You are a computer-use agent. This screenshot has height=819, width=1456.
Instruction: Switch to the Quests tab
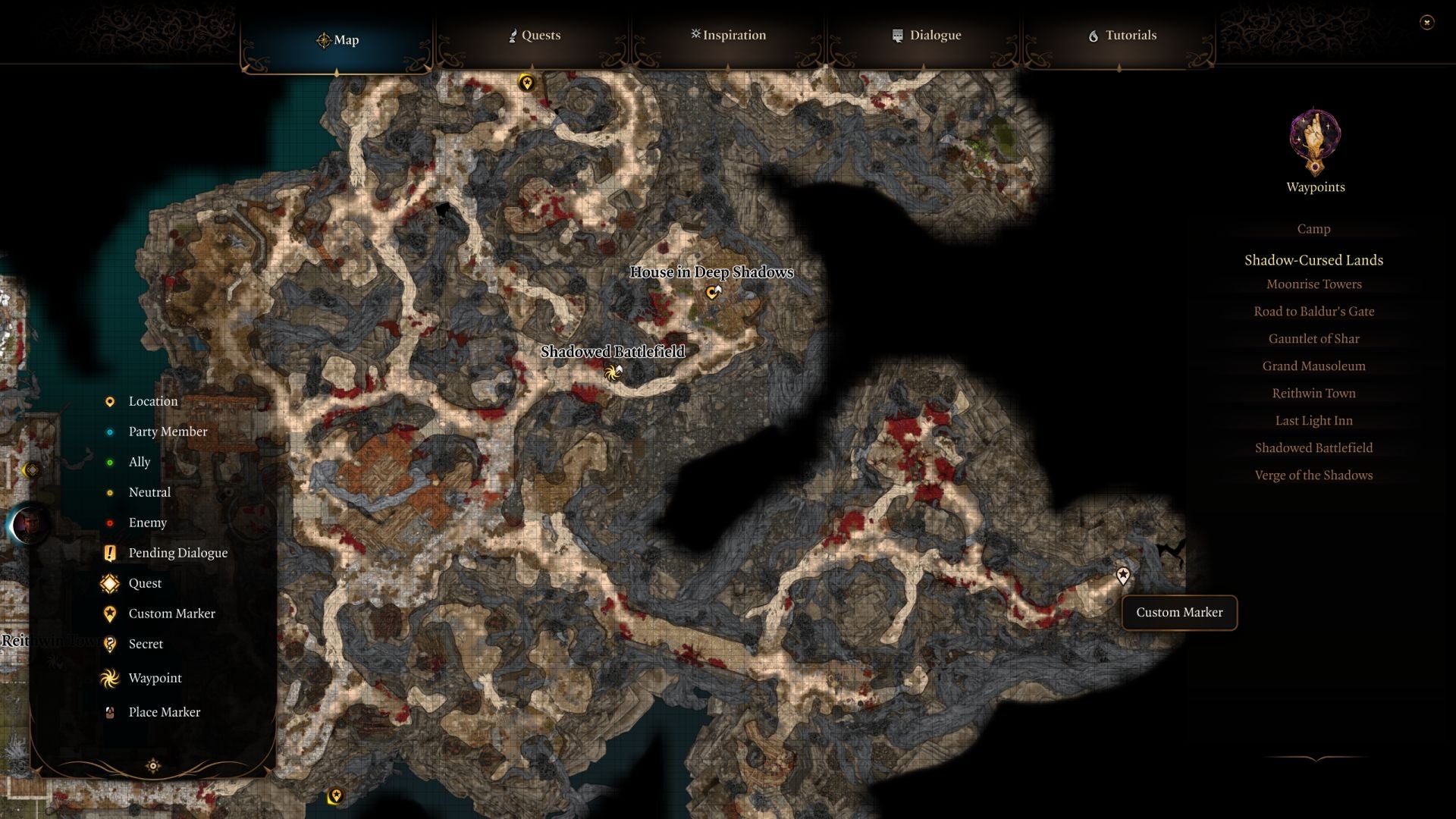coord(536,35)
